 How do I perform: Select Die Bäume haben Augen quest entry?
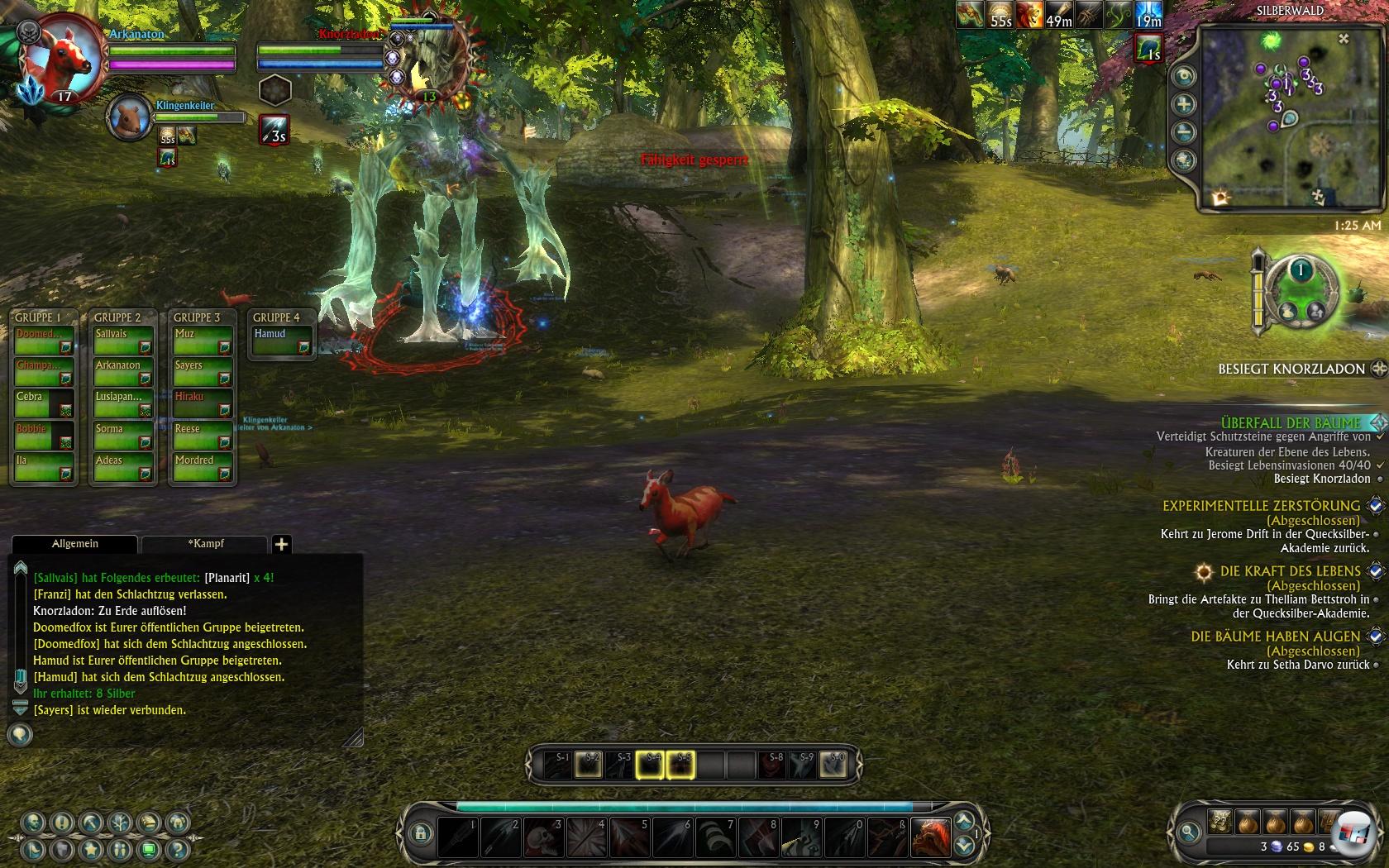click(x=1274, y=636)
